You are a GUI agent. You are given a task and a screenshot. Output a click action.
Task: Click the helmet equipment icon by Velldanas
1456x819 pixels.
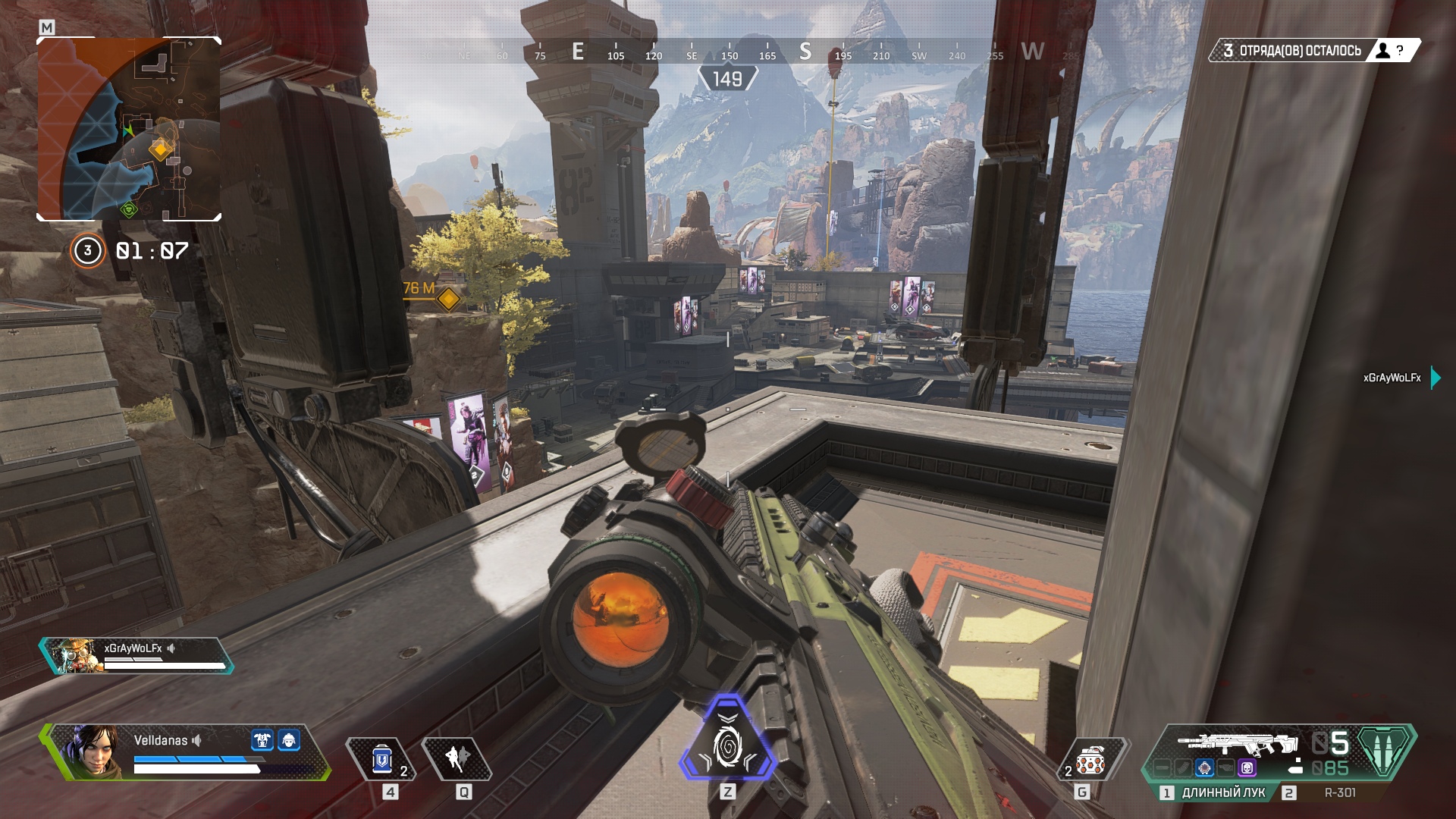pos(288,740)
